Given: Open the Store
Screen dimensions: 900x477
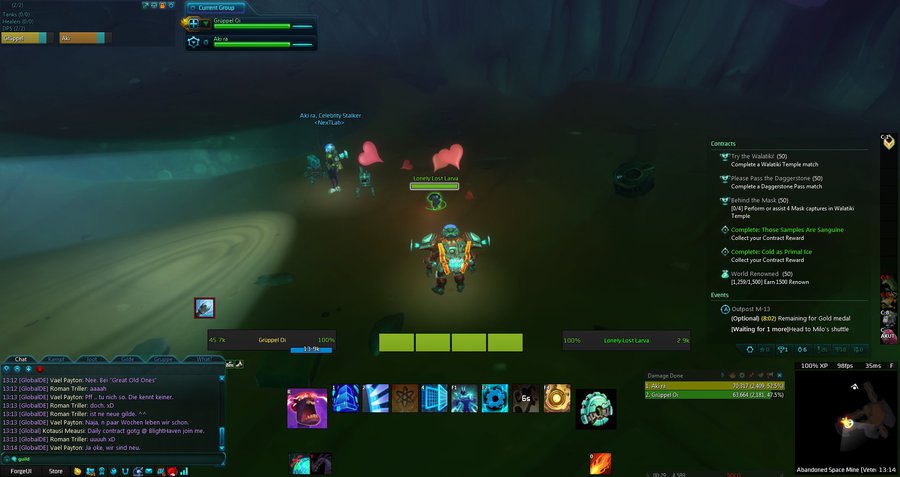Looking at the screenshot, I should [56, 471].
